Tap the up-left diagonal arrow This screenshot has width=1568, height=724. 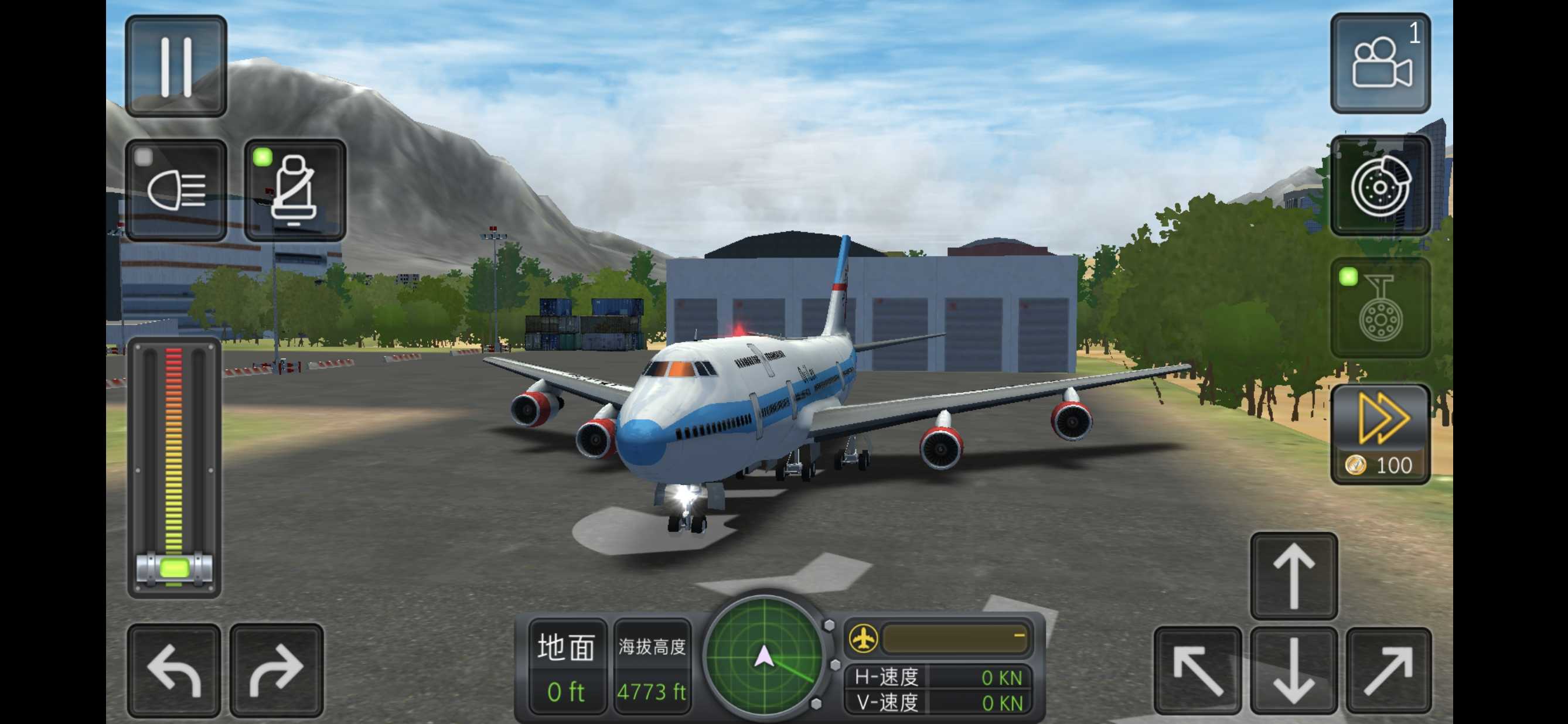tap(1197, 671)
